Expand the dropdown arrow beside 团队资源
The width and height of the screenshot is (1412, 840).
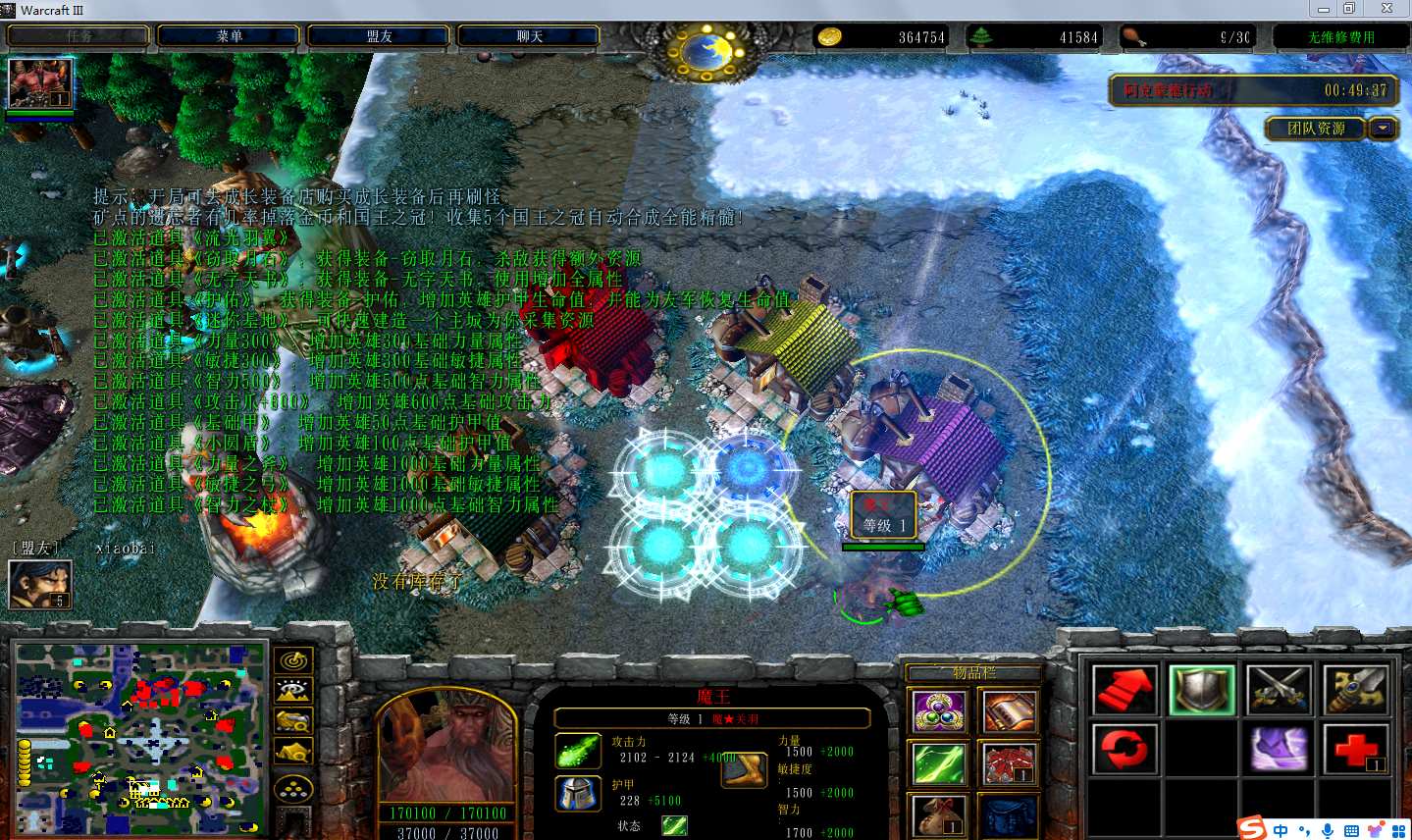click(1384, 129)
